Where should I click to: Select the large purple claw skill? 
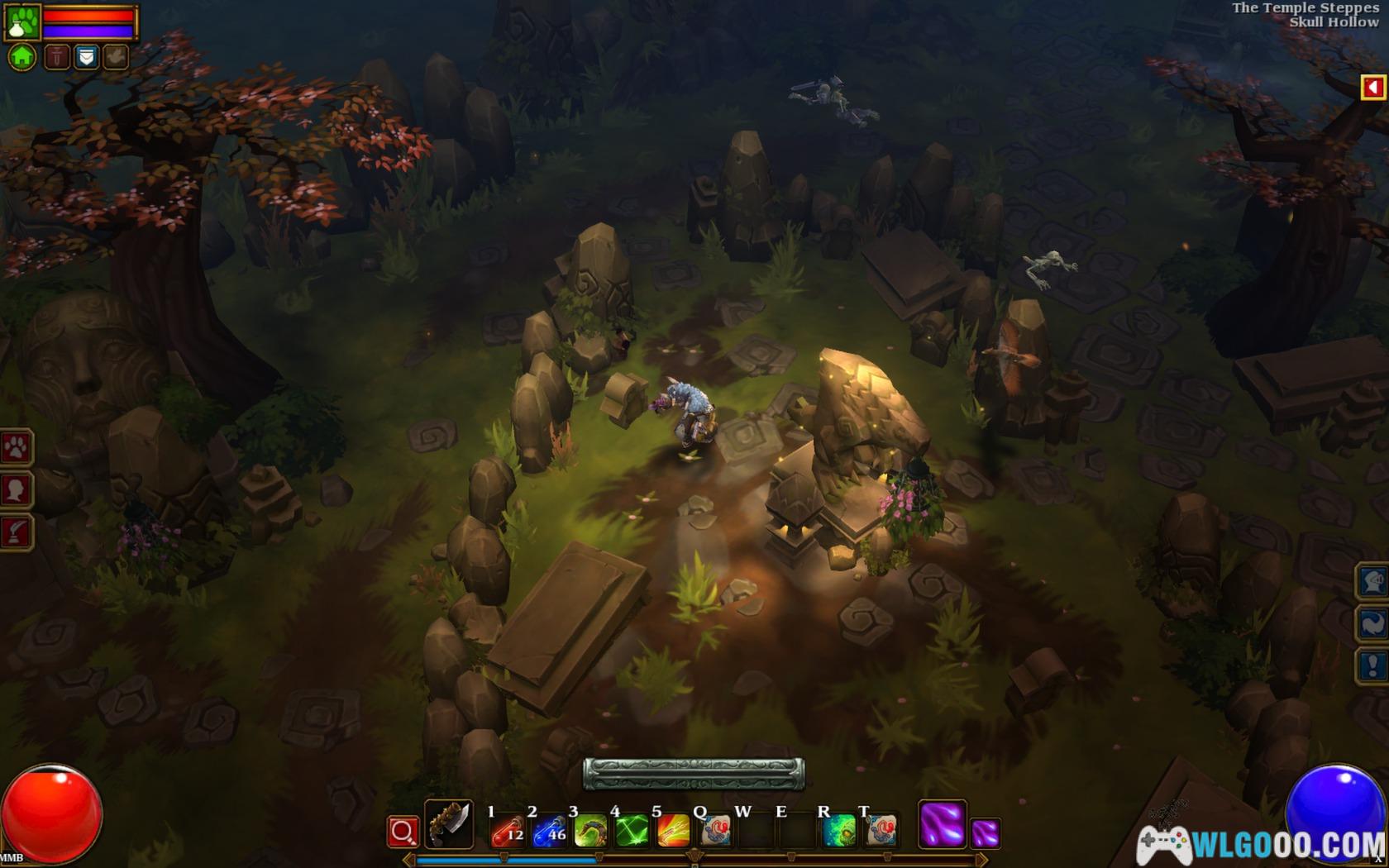click(942, 824)
